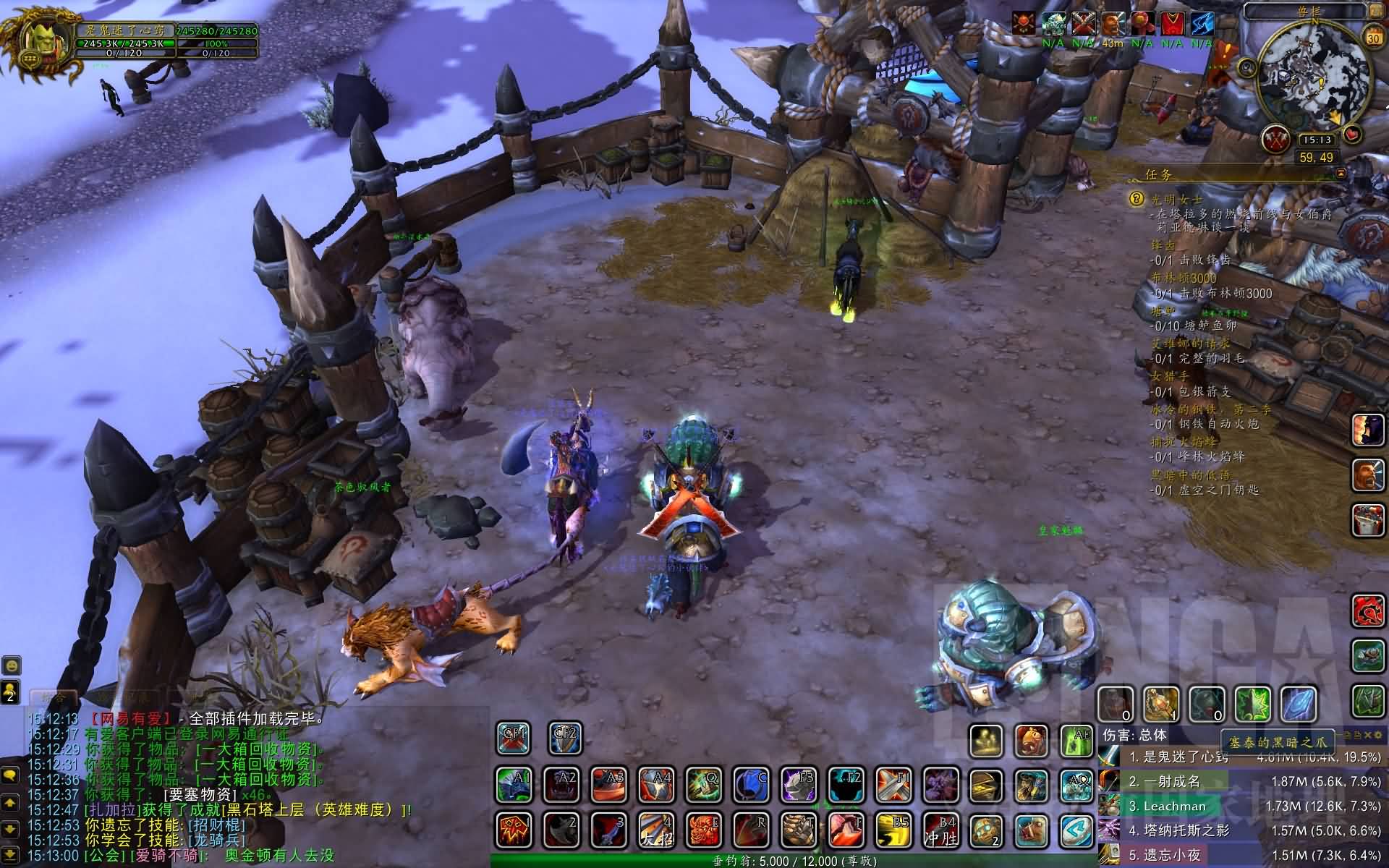Open the garrison report crossed-axes button

[x=1275, y=140]
